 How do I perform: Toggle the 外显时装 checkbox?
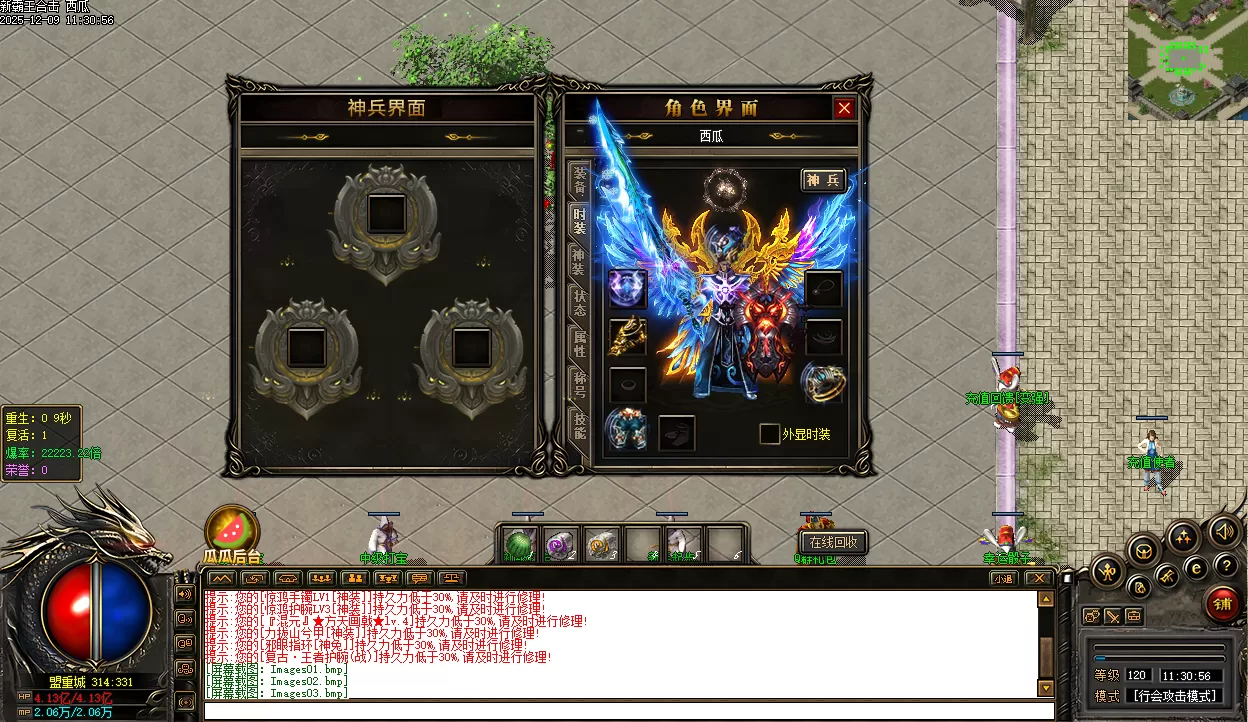pos(769,434)
